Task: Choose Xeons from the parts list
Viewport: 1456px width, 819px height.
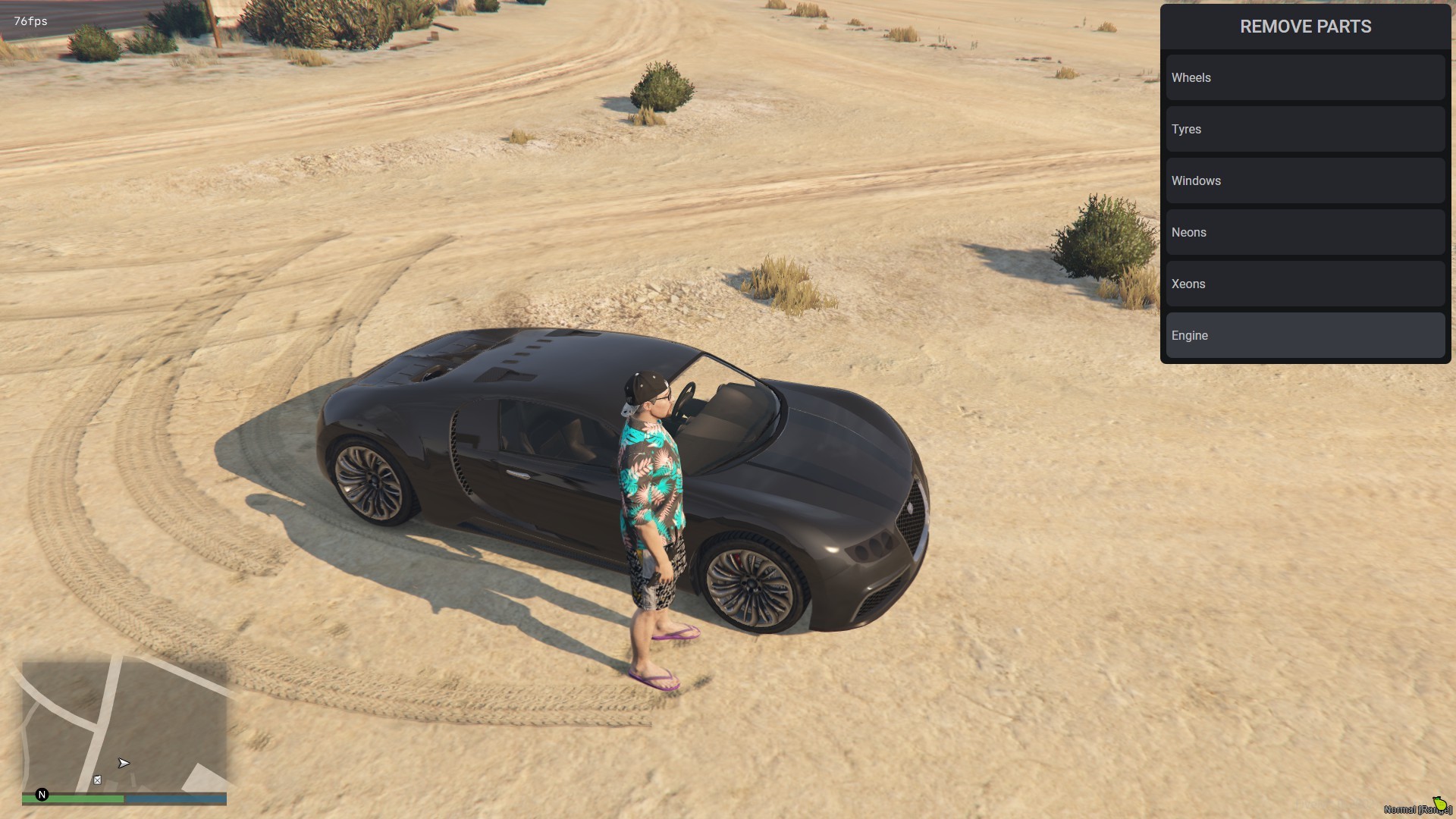Action: pos(1305,284)
